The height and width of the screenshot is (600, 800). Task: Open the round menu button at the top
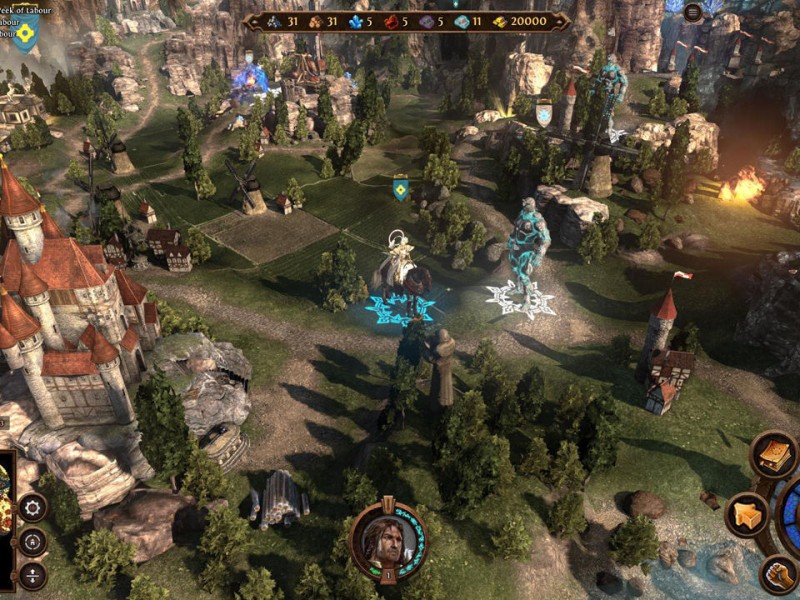click(693, 12)
